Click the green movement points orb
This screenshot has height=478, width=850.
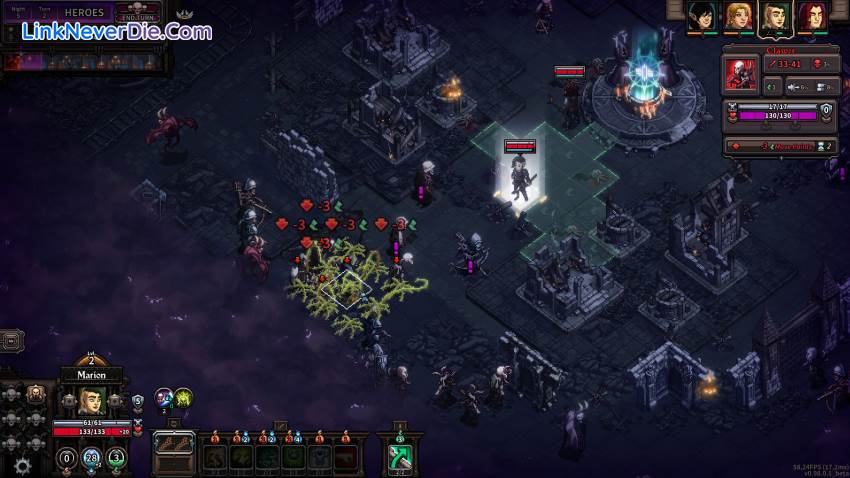pos(116,459)
